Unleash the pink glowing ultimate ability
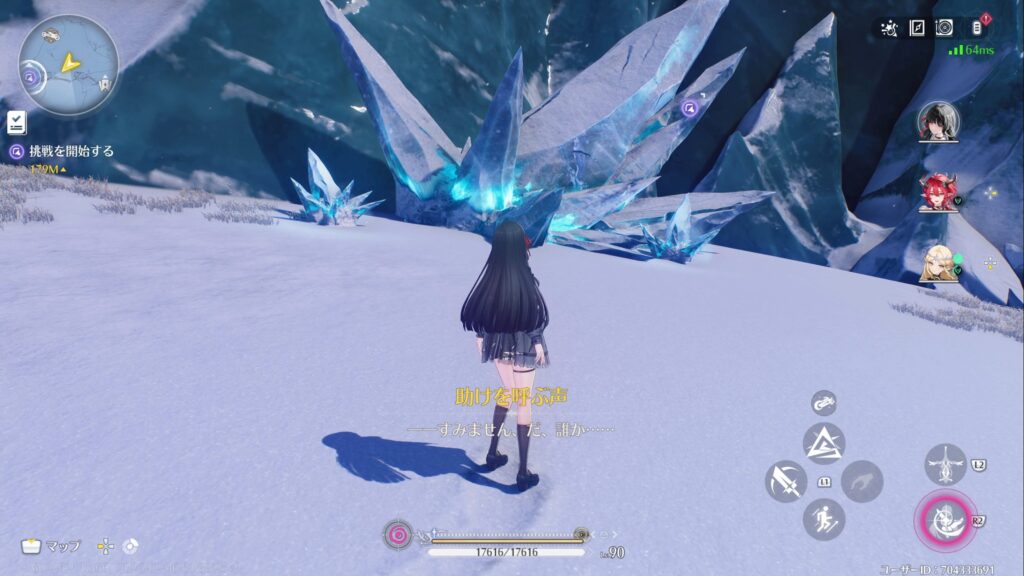Screen dimensions: 1024x576 pos(943,518)
